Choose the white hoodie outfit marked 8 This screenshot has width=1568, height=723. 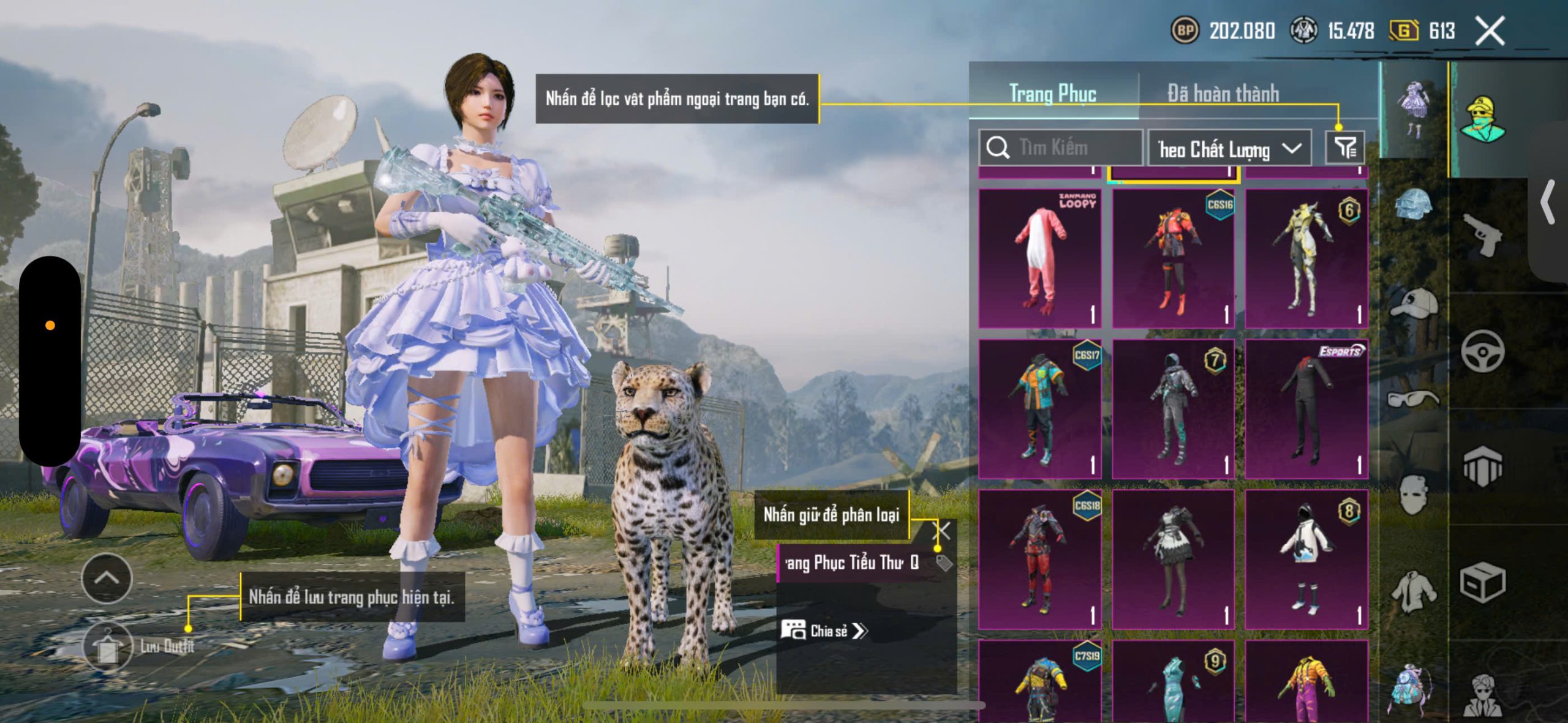click(1306, 559)
